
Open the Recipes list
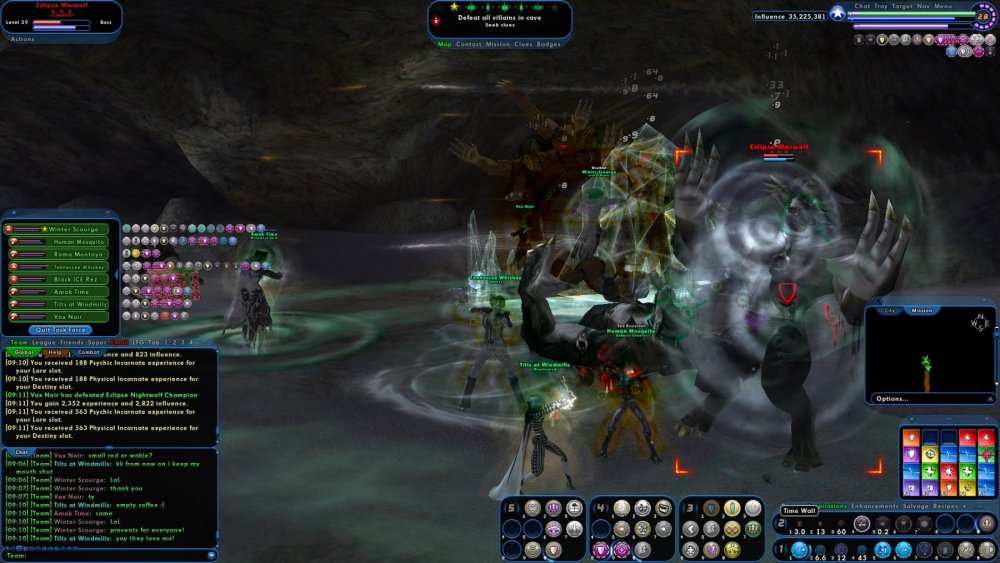[x=946, y=507]
